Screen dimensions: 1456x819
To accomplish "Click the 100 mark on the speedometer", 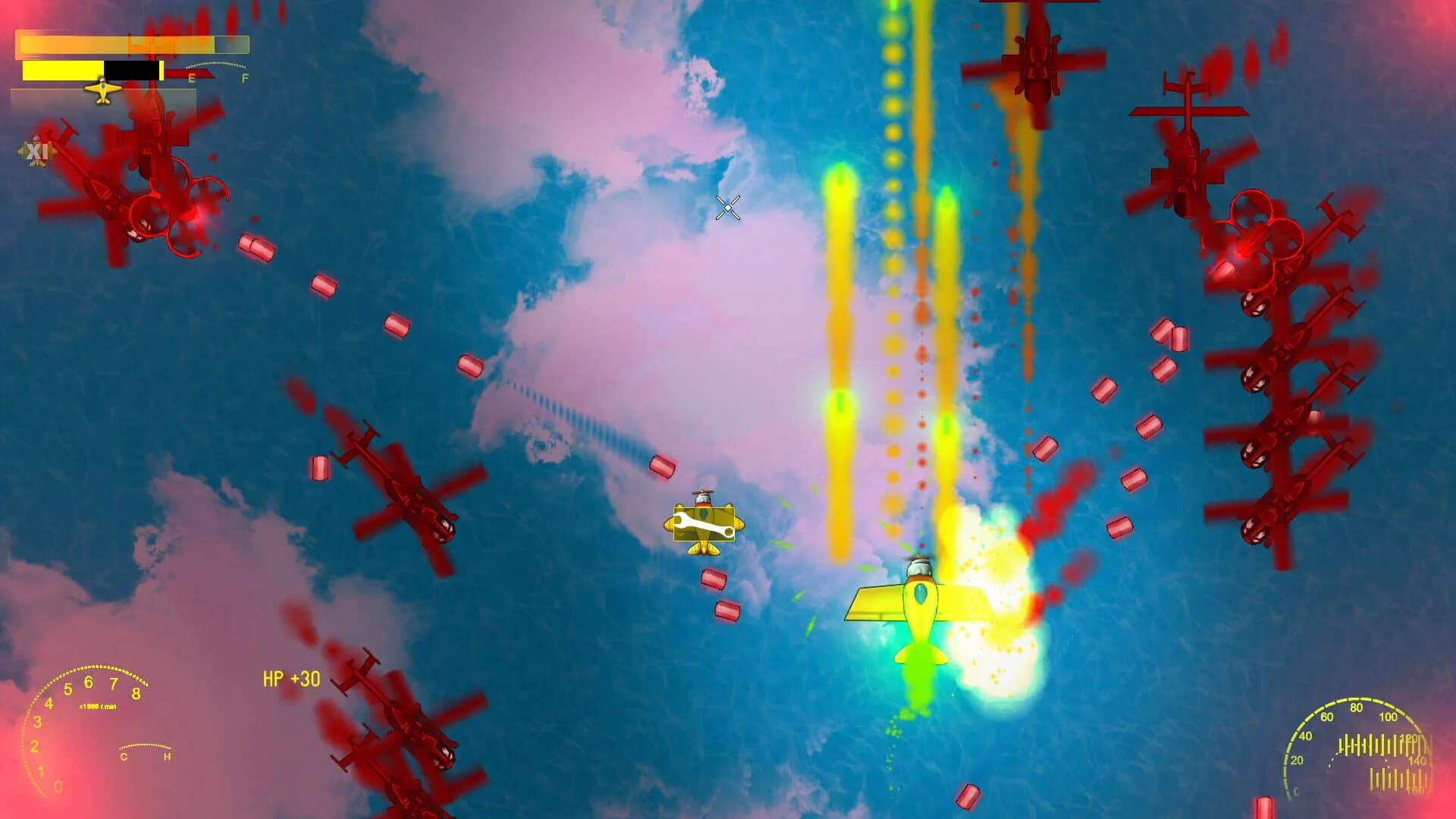I will [1389, 717].
